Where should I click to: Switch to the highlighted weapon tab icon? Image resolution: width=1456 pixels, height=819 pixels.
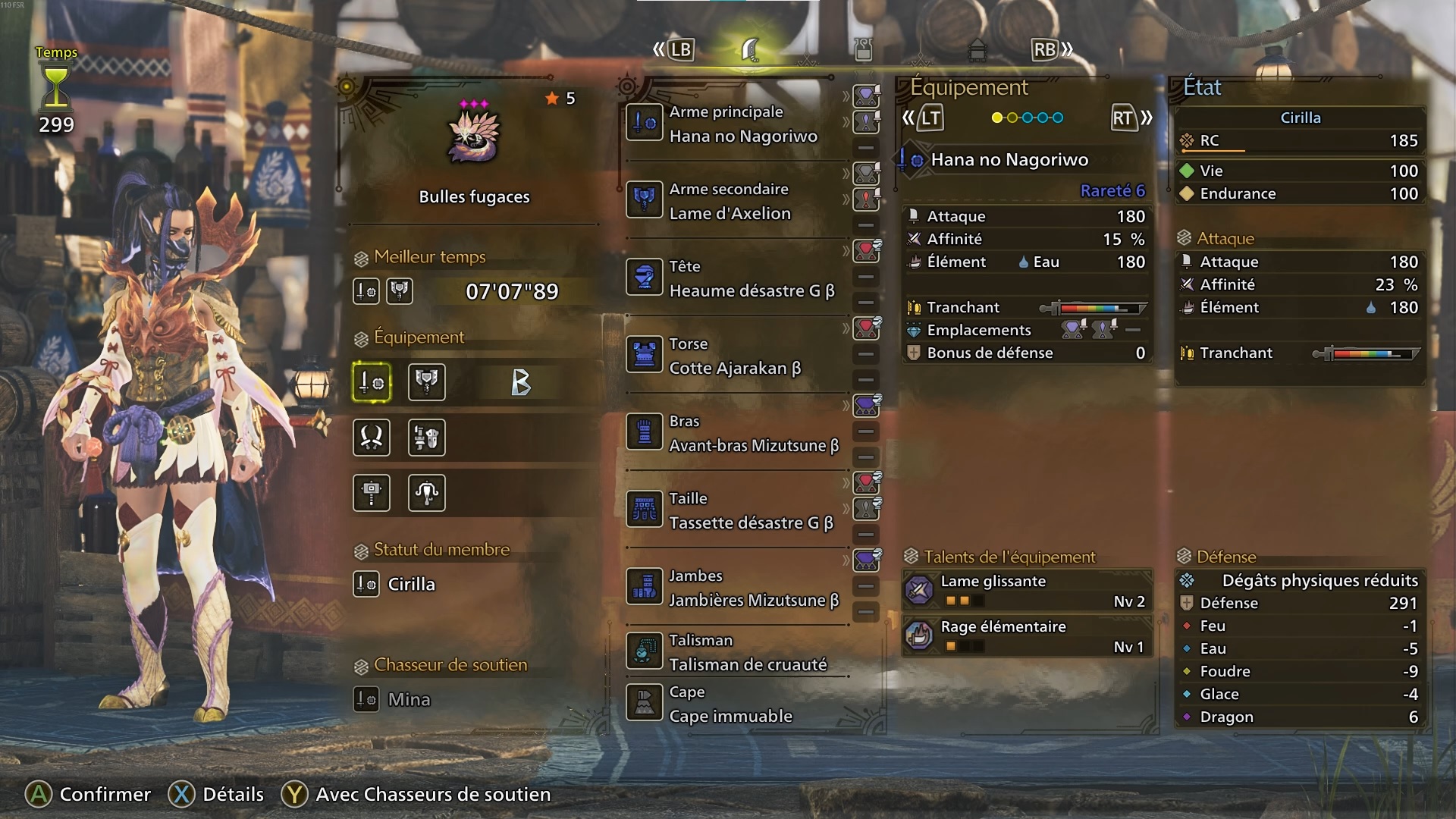[749, 50]
